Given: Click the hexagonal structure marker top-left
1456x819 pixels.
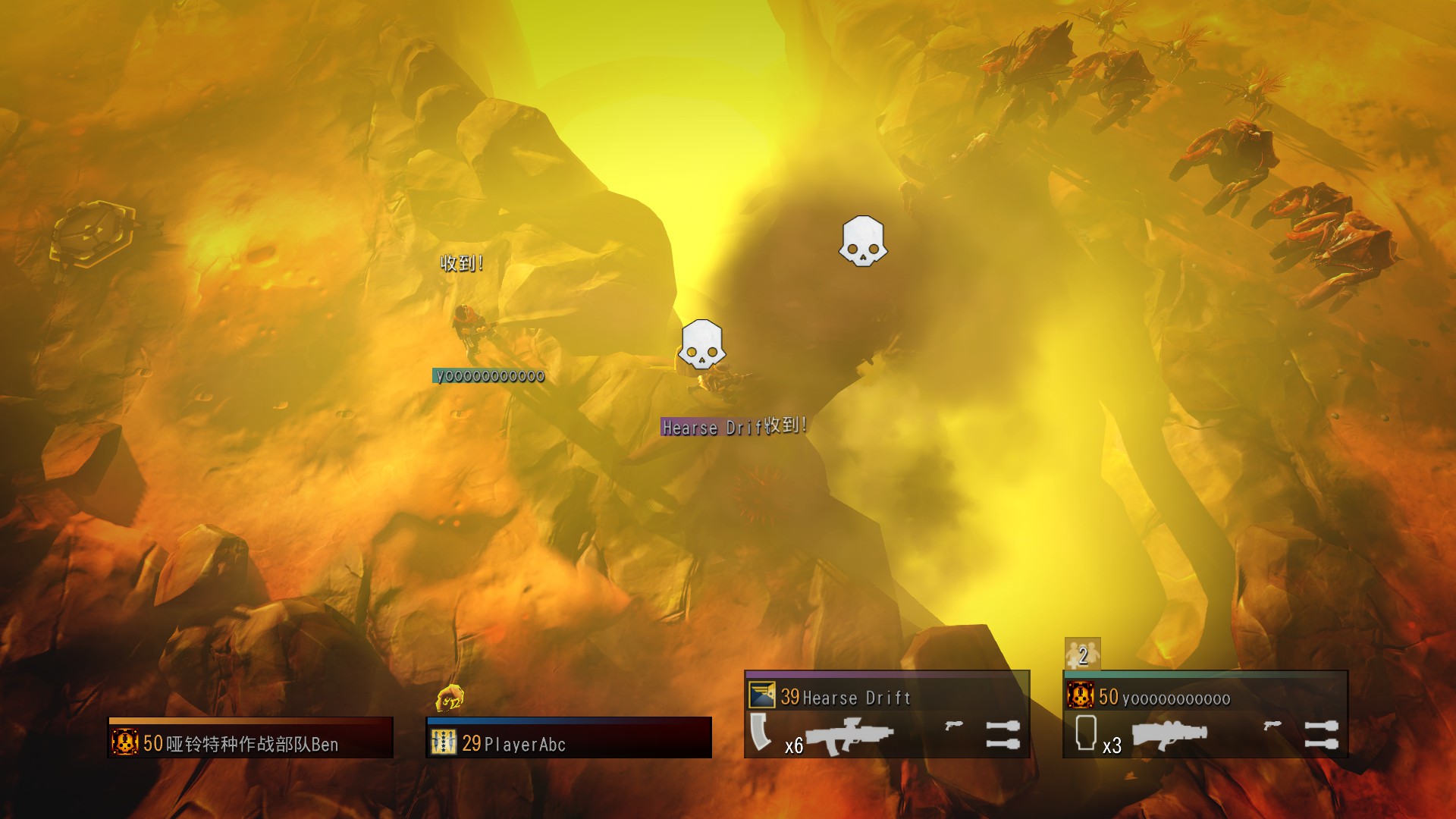Looking at the screenshot, I should pos(91,231).
